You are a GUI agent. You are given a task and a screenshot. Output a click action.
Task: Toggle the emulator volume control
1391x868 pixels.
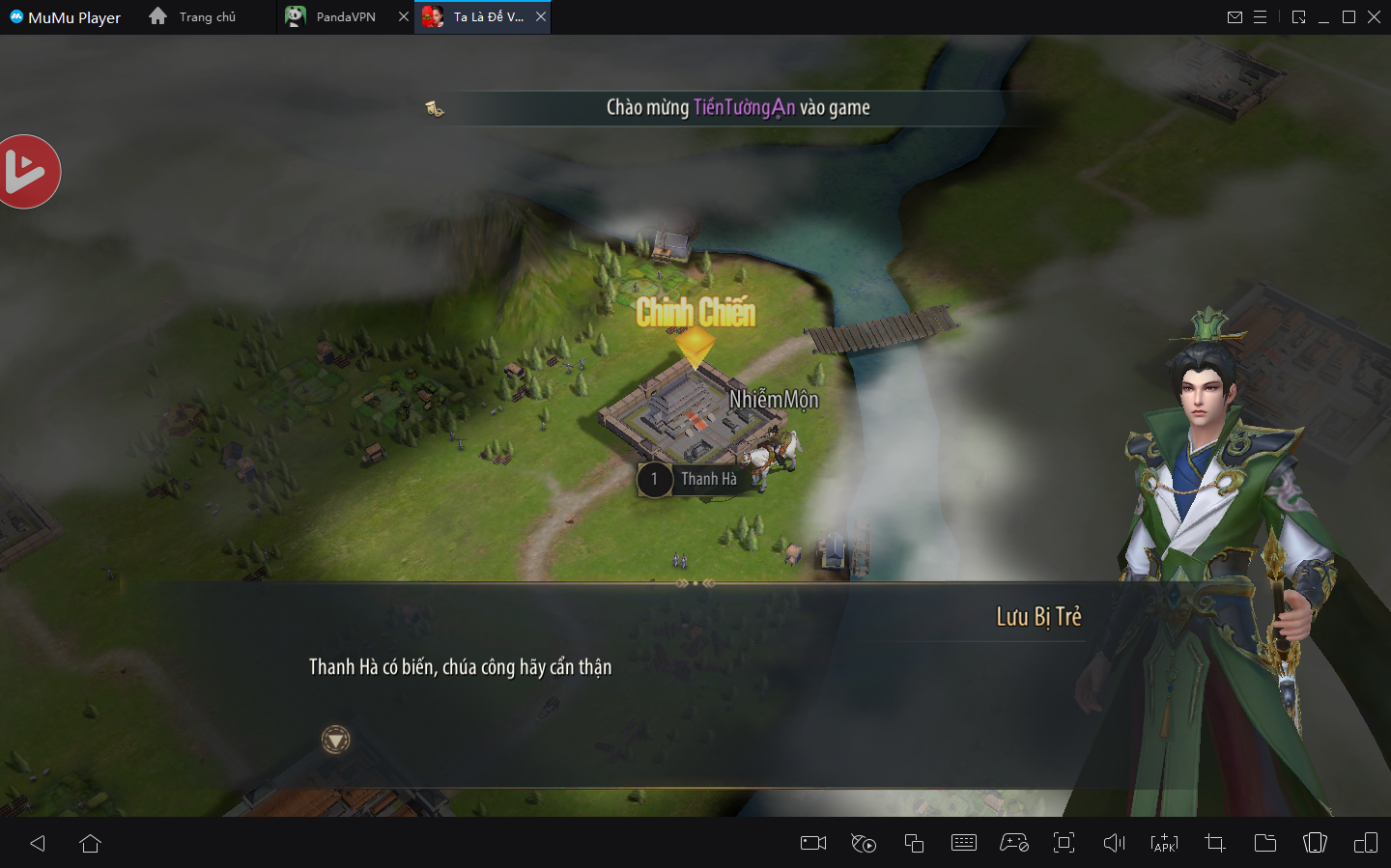pos(1114,843)
